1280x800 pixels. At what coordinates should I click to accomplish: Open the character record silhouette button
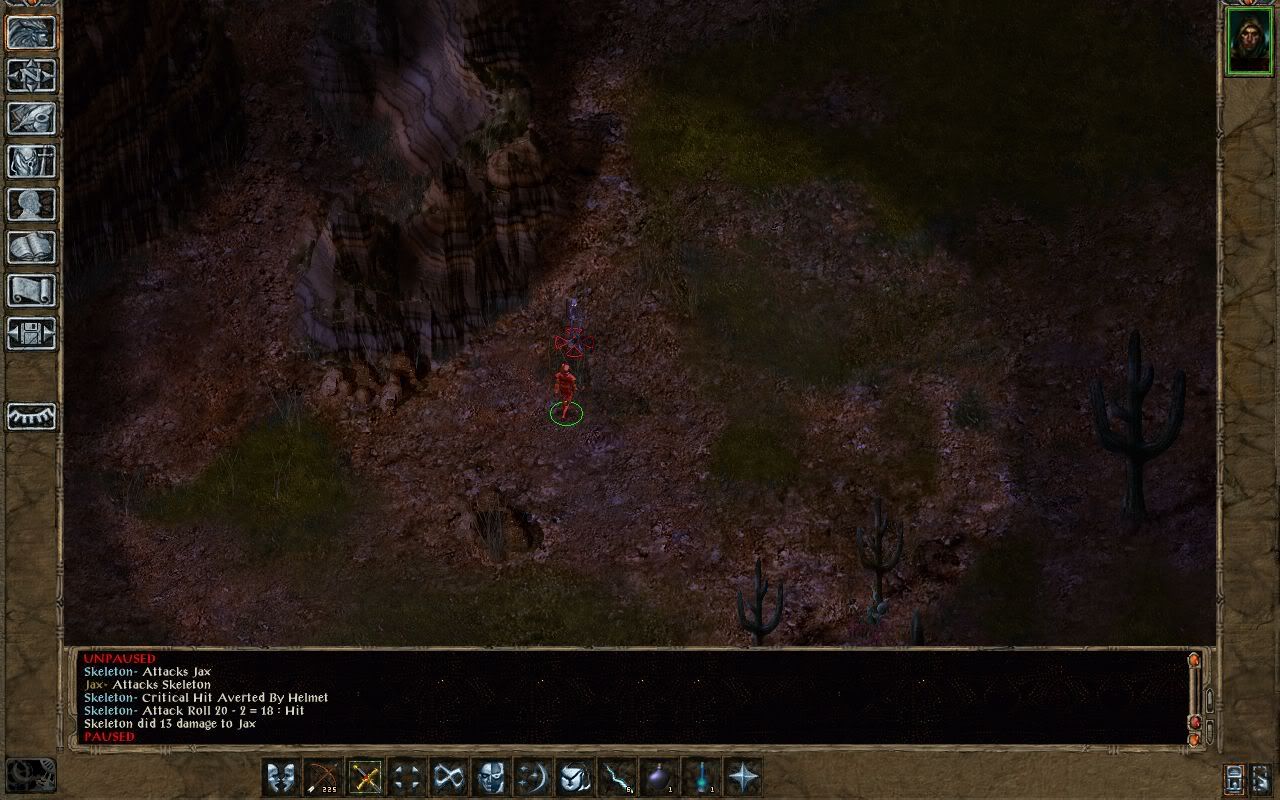31,204
